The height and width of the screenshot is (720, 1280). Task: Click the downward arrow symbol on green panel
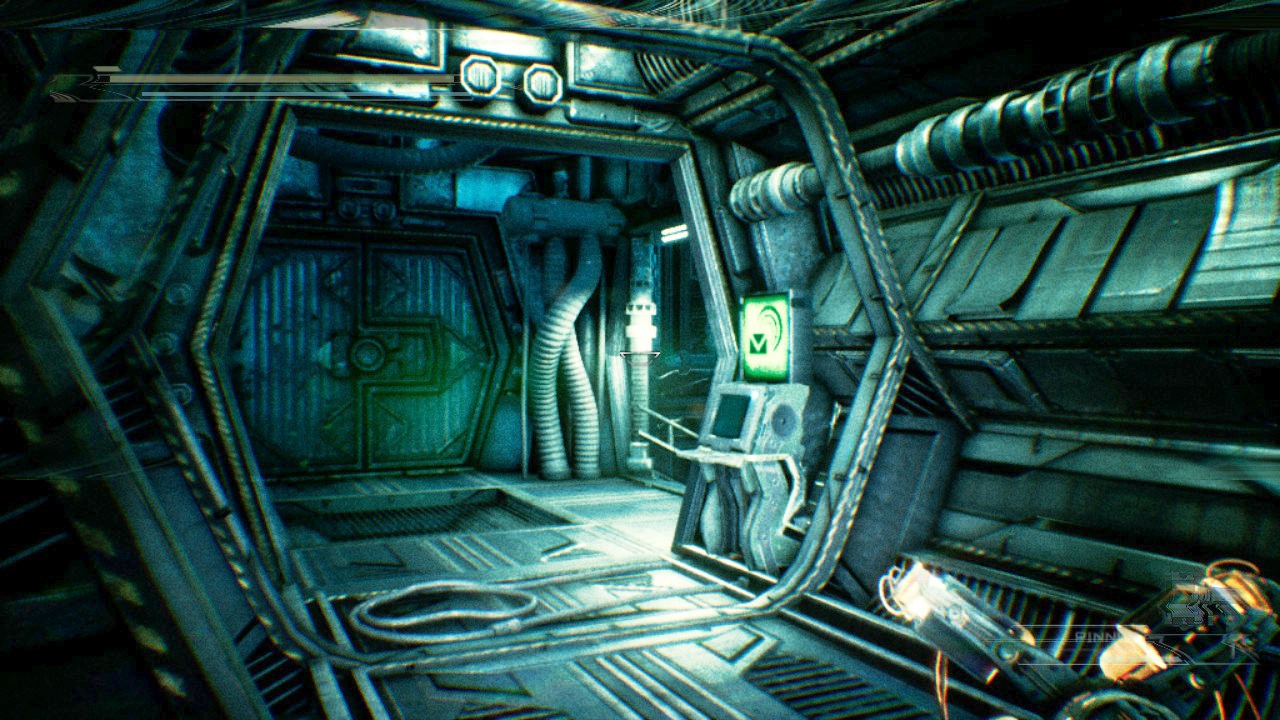[x=757, y=345]
